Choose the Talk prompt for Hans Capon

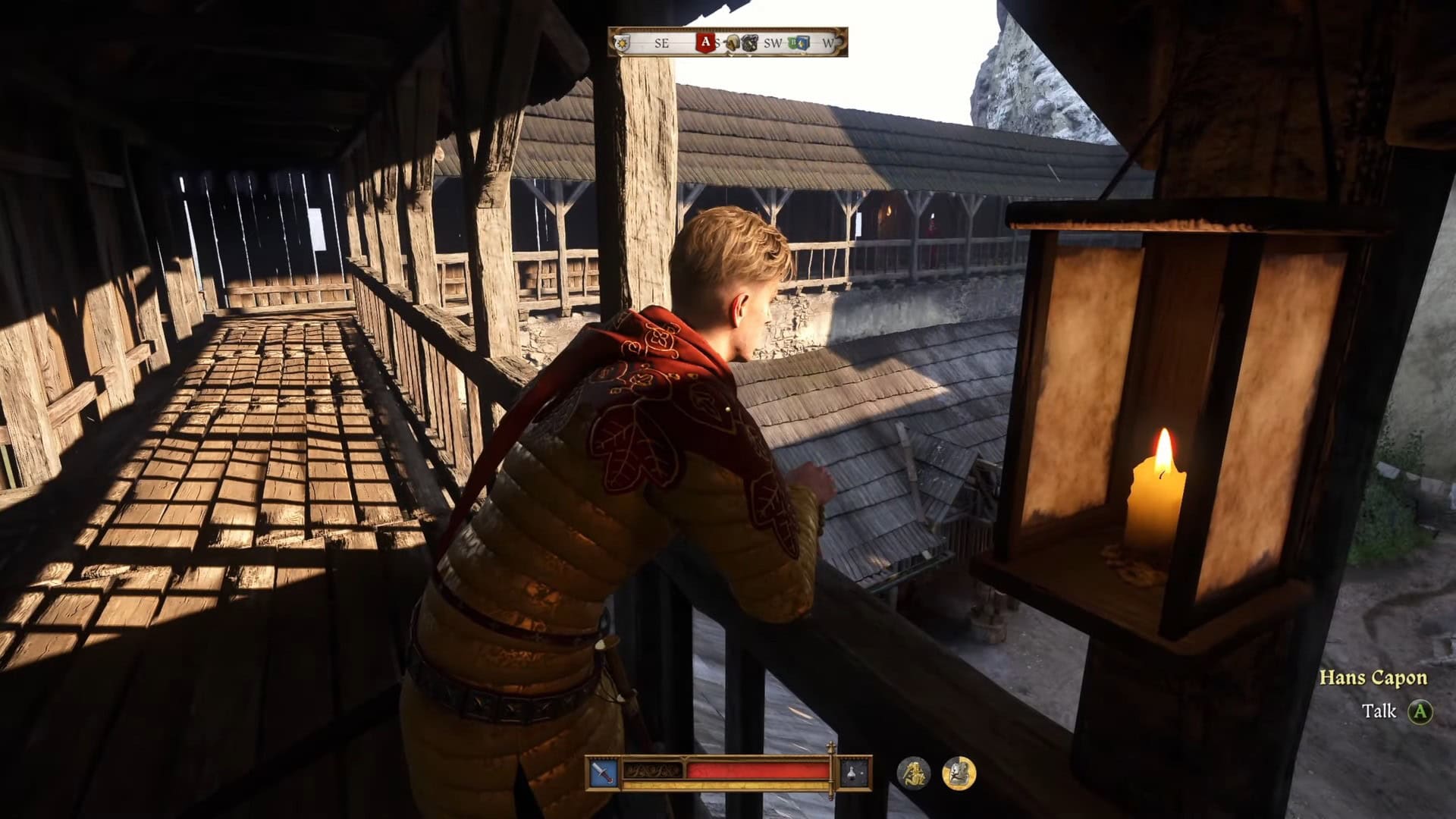click(x=1420, y=711)
